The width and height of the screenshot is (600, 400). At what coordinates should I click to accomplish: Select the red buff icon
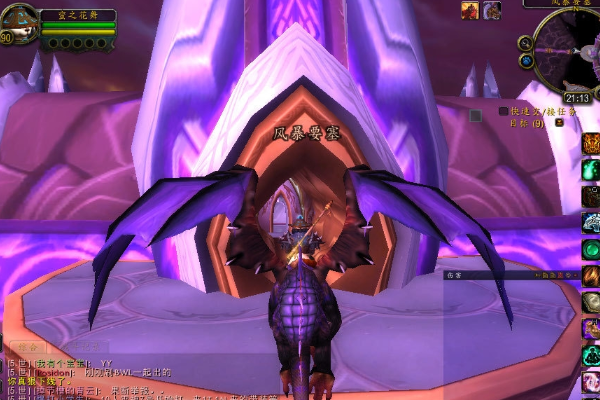pyautogui.click(x=470, y=10)
